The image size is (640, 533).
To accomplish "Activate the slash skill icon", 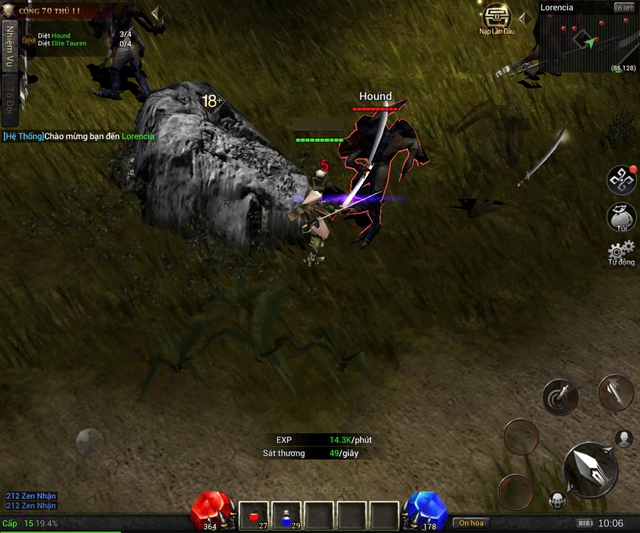I will 614,393.
